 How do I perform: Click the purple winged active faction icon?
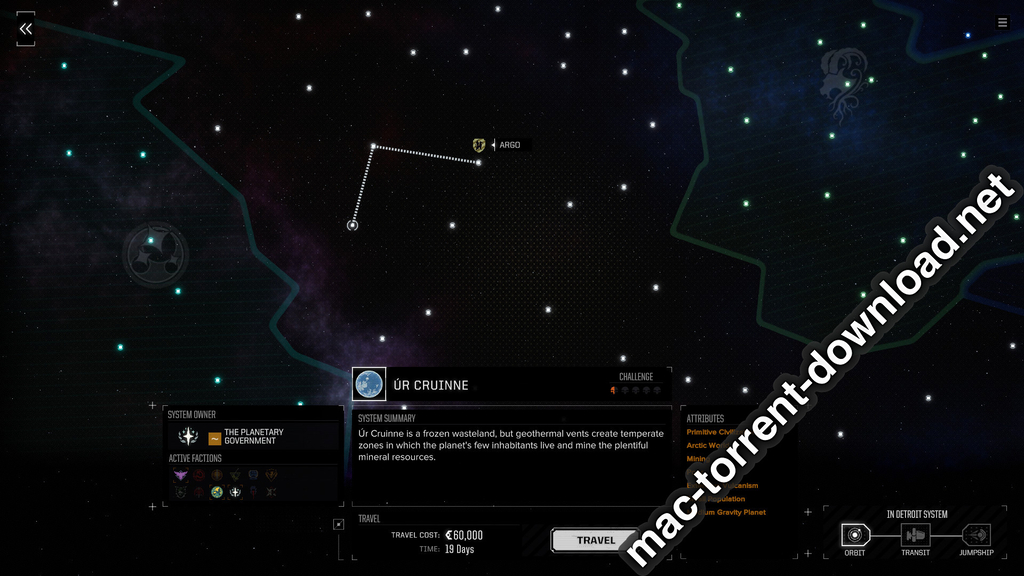[181, 475]
